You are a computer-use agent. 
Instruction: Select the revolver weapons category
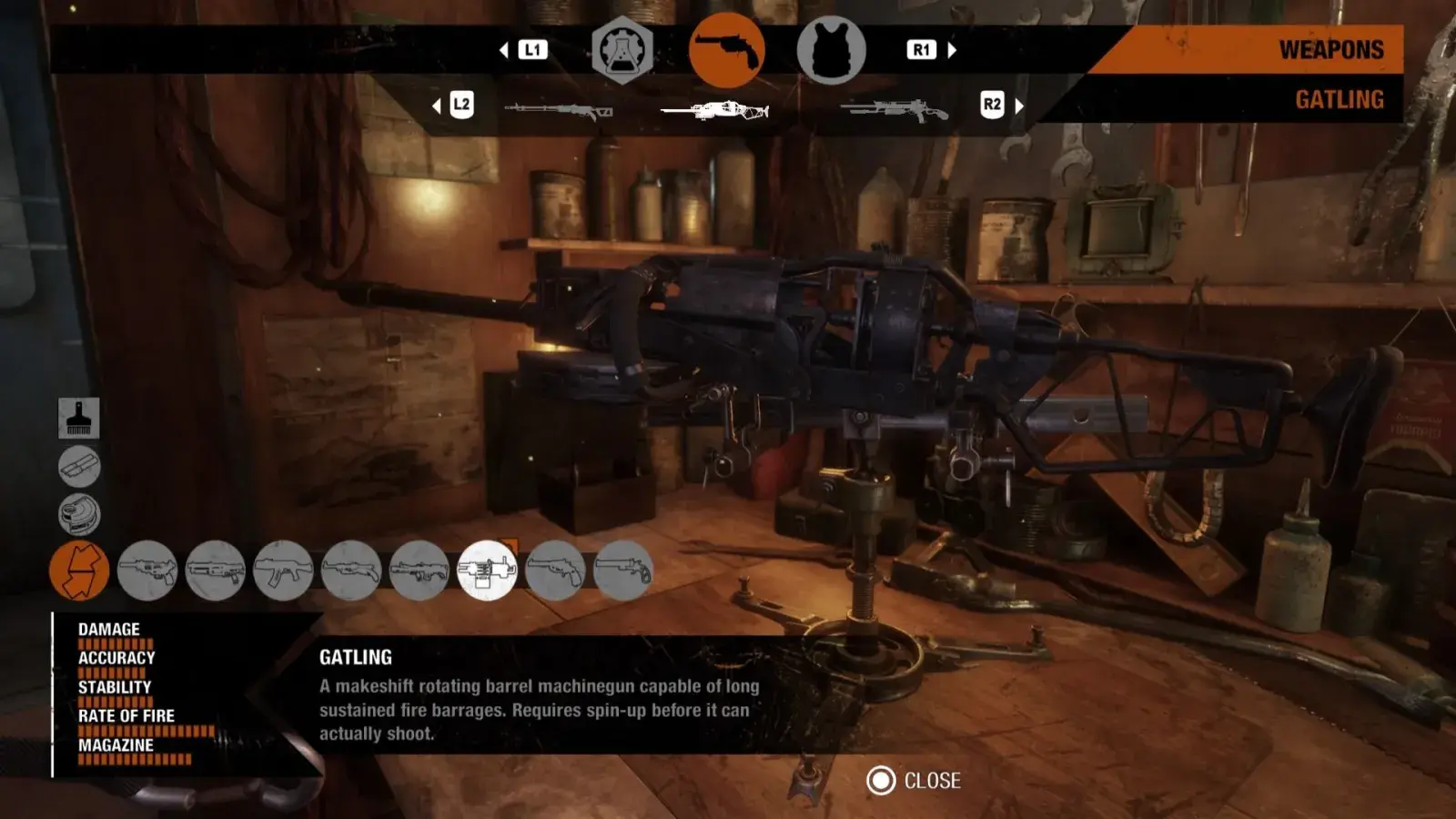[726, 51]
